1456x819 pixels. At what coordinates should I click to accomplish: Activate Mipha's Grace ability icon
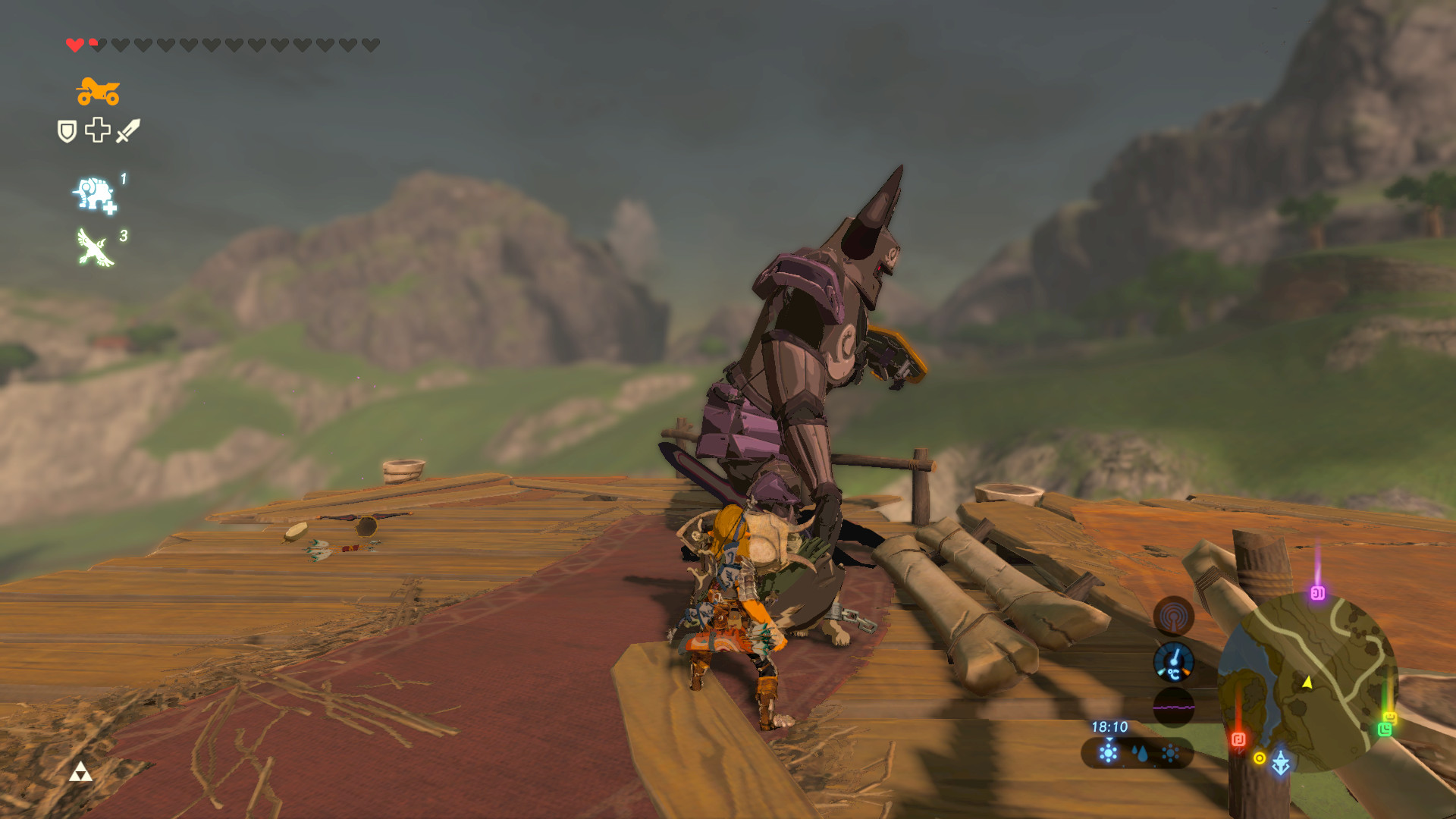93,194
